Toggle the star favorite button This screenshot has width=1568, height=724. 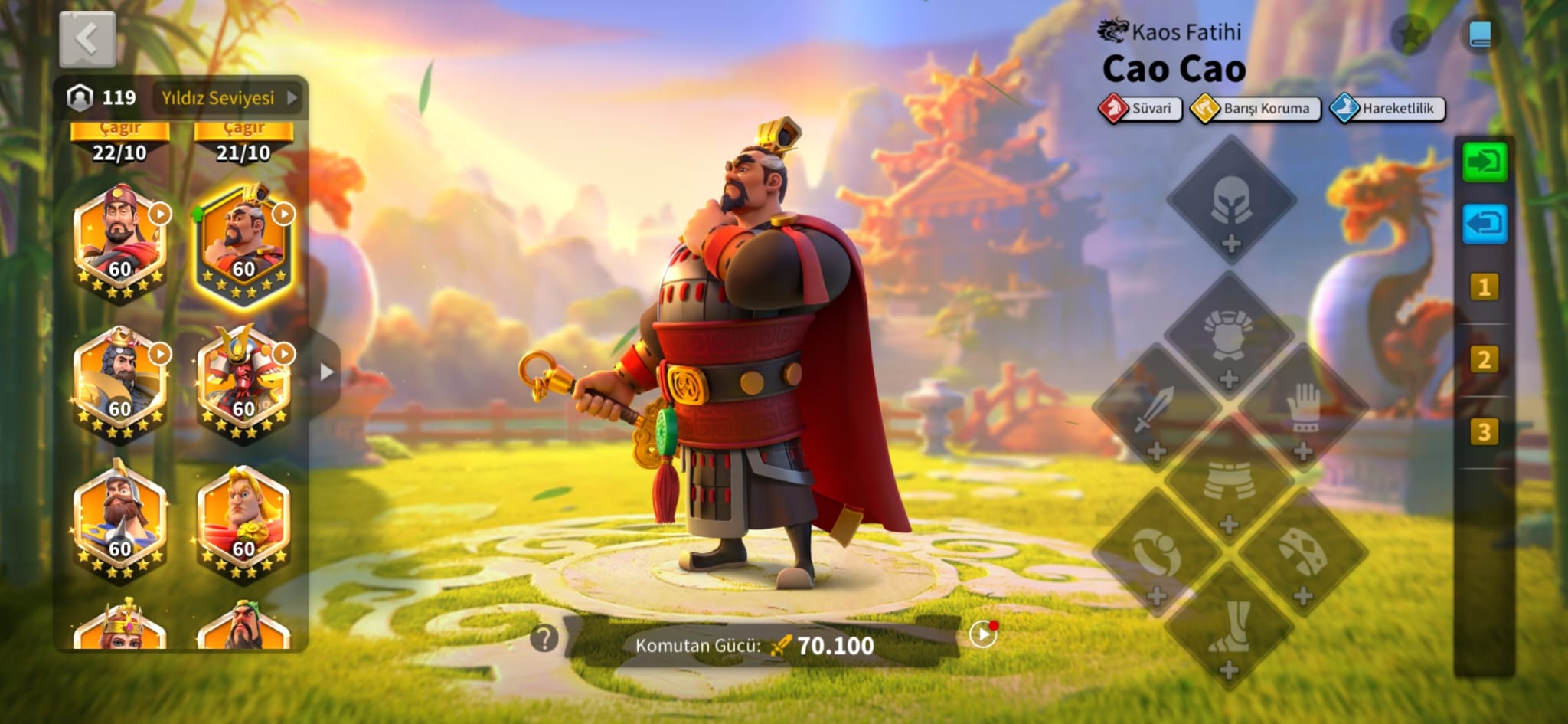click(1410, 34)
